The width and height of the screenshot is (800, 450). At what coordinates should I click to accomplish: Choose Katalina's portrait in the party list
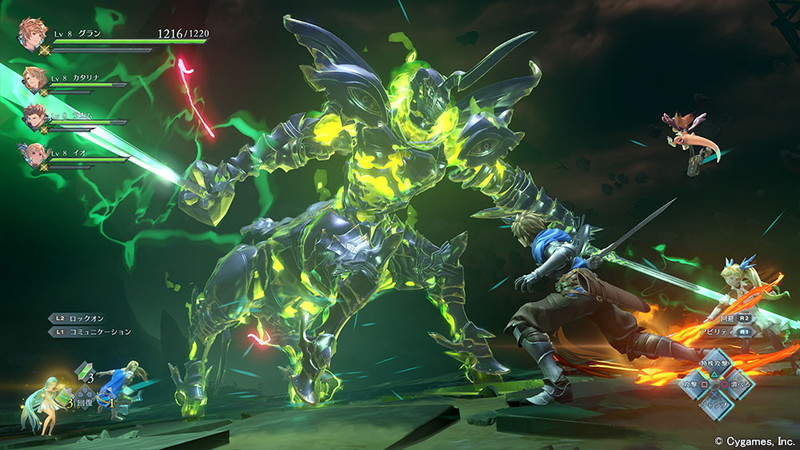34,79
